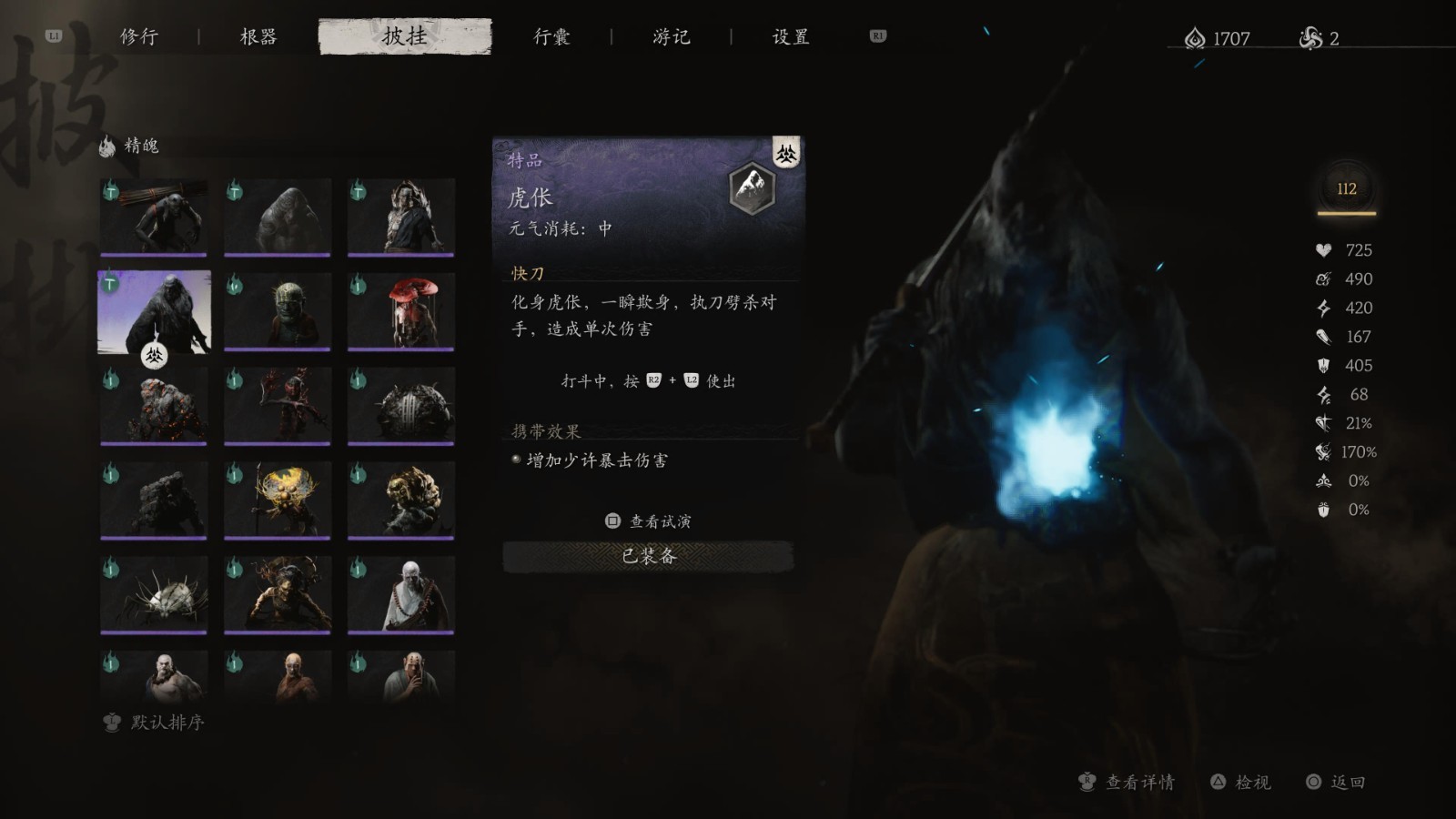Click the shield defense icon showing 405
This screenshot has width=1456, height=819.
(x=1323, y=366)
